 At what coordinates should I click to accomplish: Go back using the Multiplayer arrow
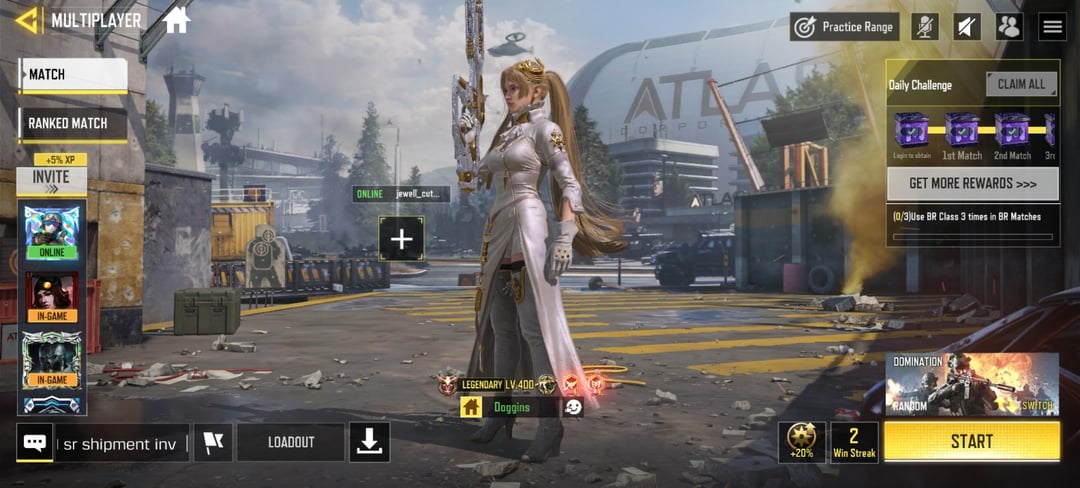pos(28,20)
